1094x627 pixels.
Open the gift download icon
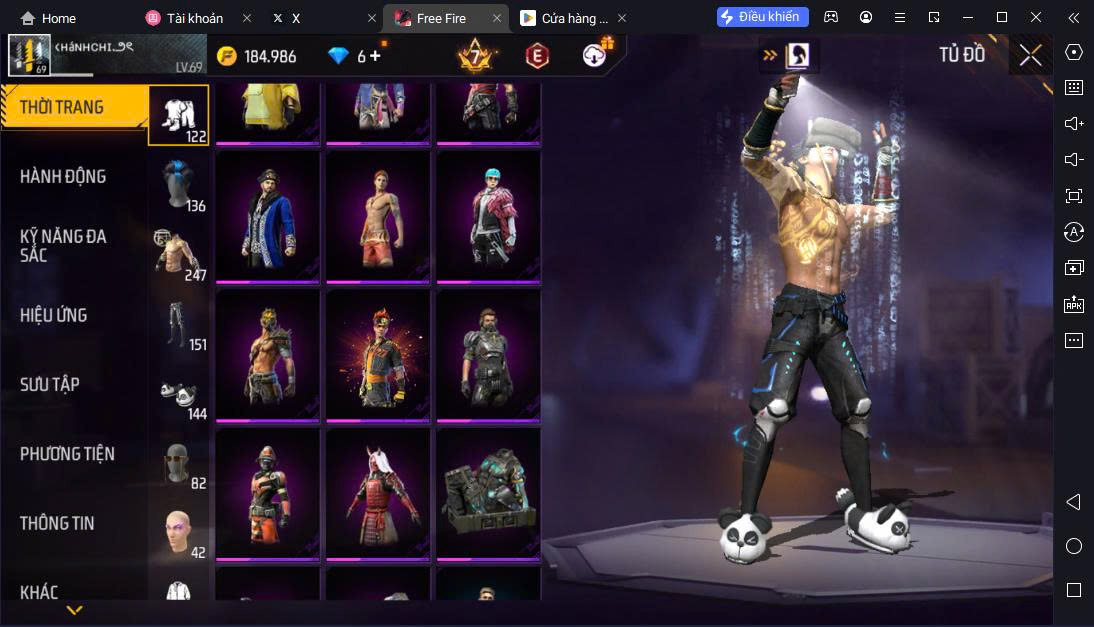(x=597, y=54)
